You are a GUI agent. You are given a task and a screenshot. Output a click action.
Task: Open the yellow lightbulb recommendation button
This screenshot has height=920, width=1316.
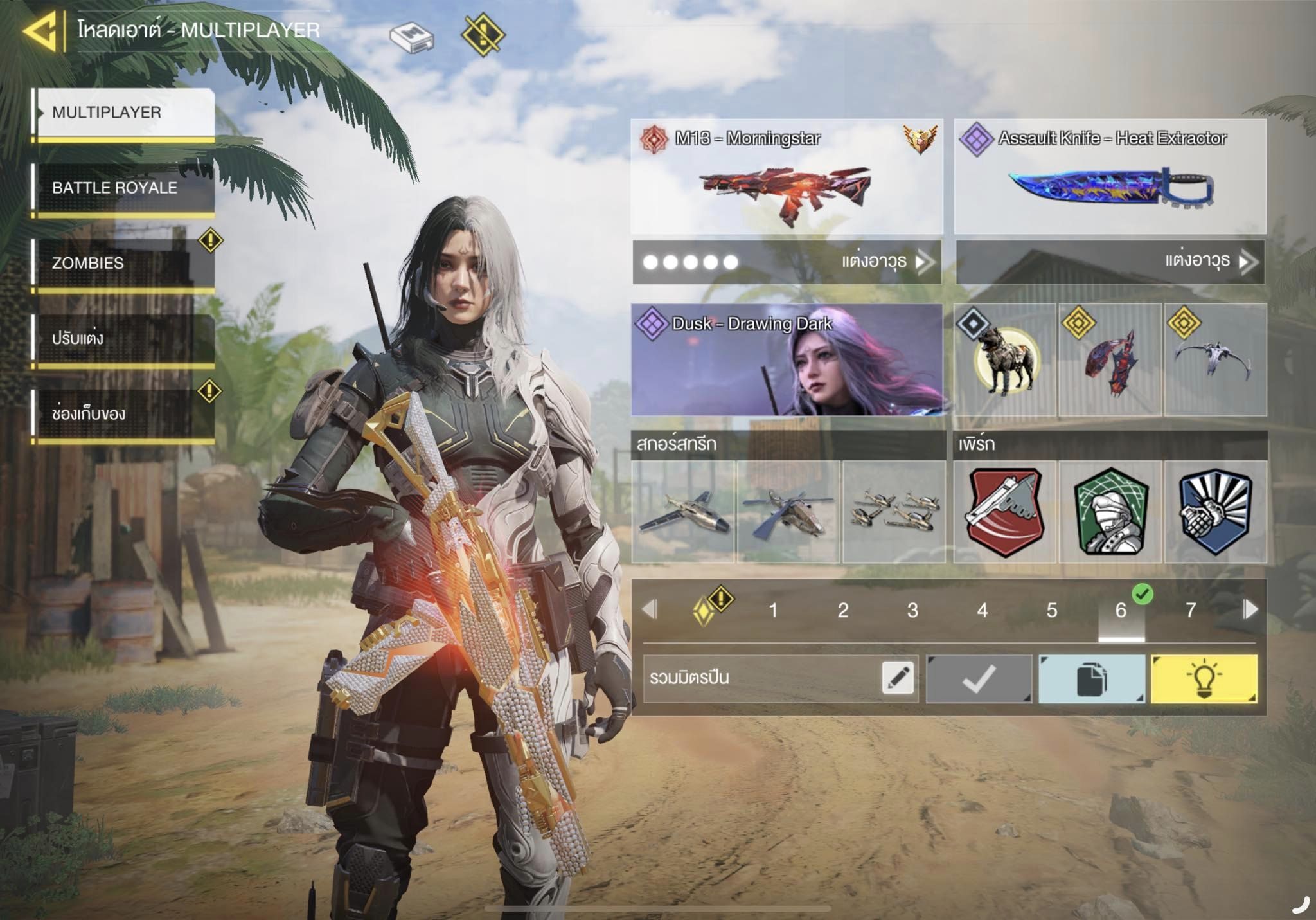point(1204,679)
